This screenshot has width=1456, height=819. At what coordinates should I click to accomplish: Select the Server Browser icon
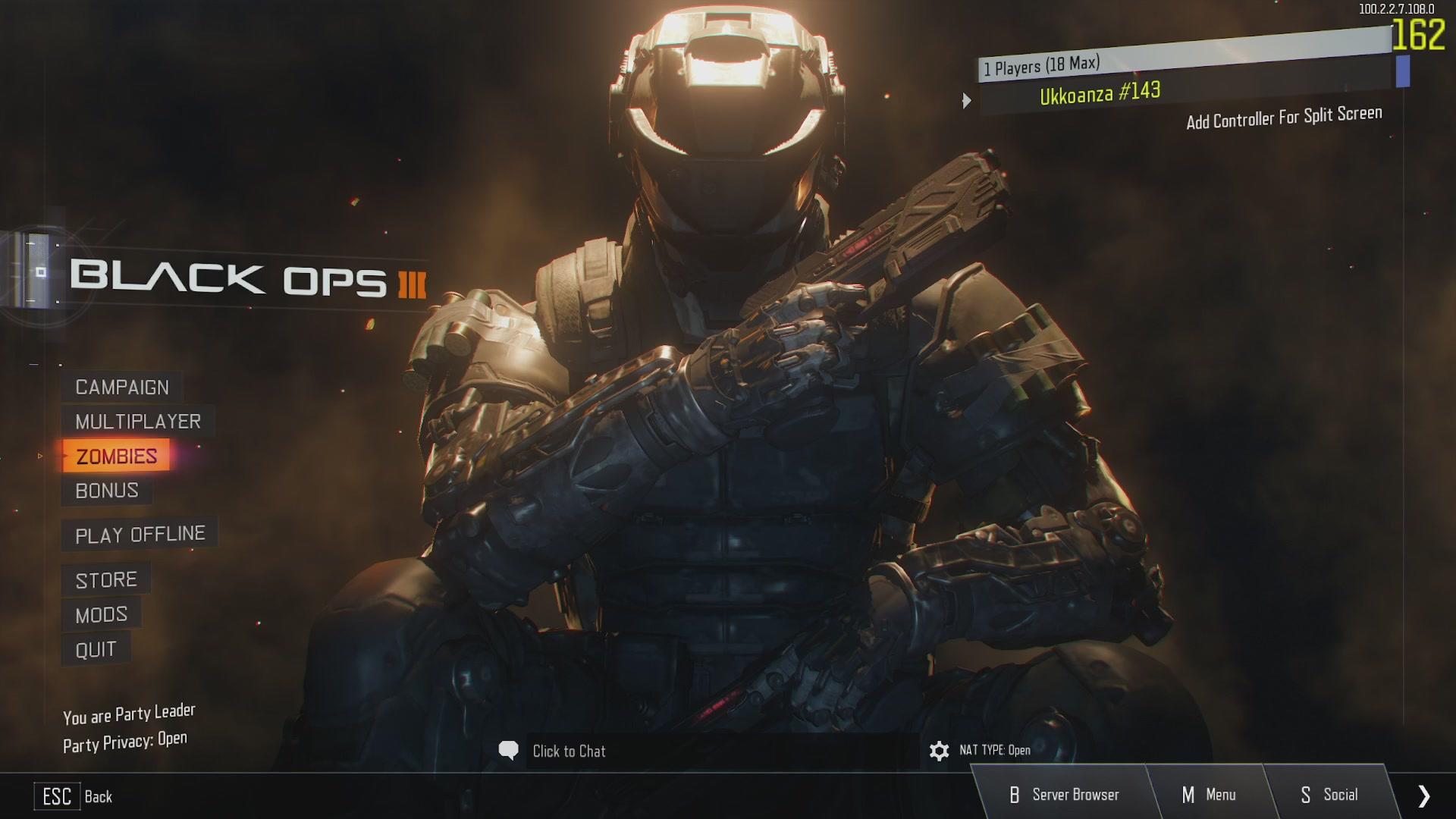tap(1015, 795)
